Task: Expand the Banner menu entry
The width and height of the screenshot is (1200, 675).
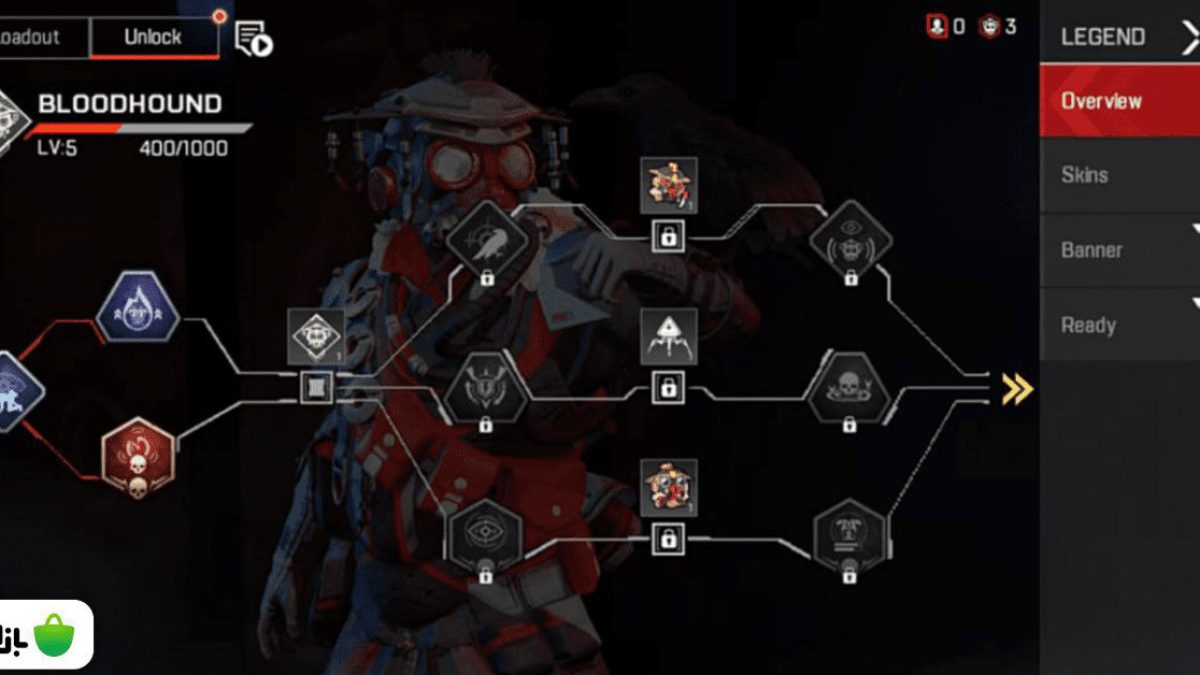Action: click(1119, 250)
